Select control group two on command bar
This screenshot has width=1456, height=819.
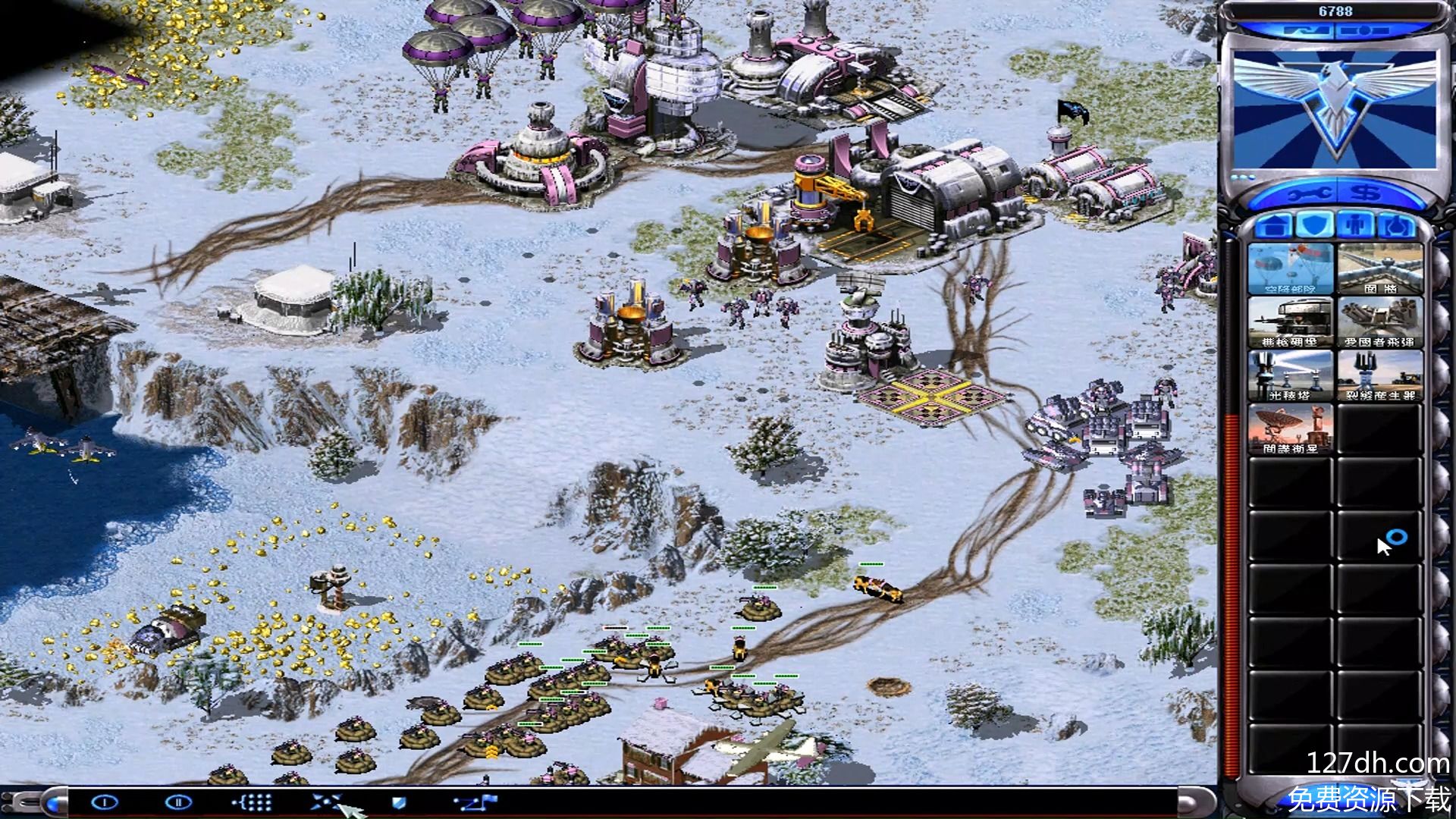[x=179, y=802]
